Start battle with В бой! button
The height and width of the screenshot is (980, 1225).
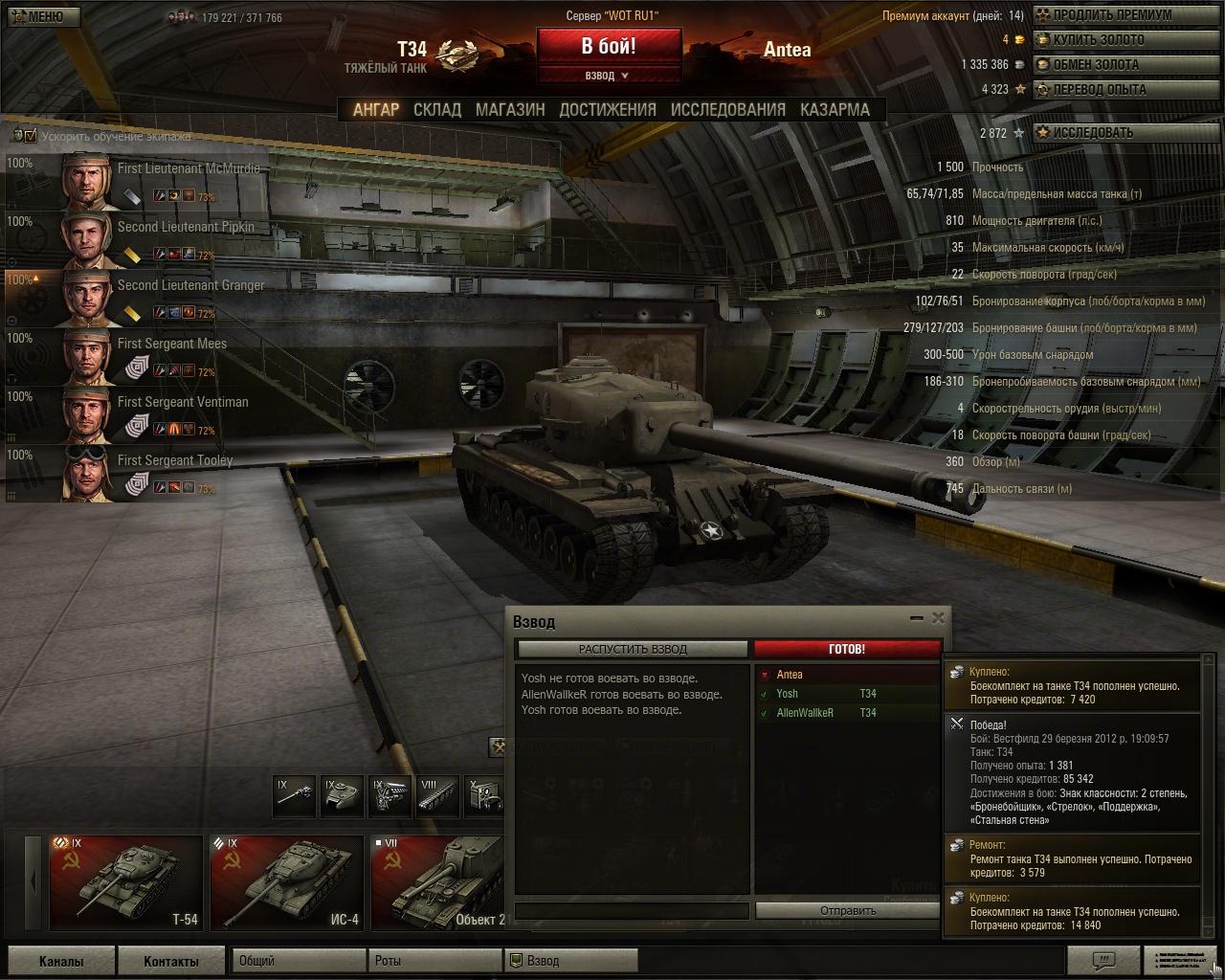(x=609, y=46)
